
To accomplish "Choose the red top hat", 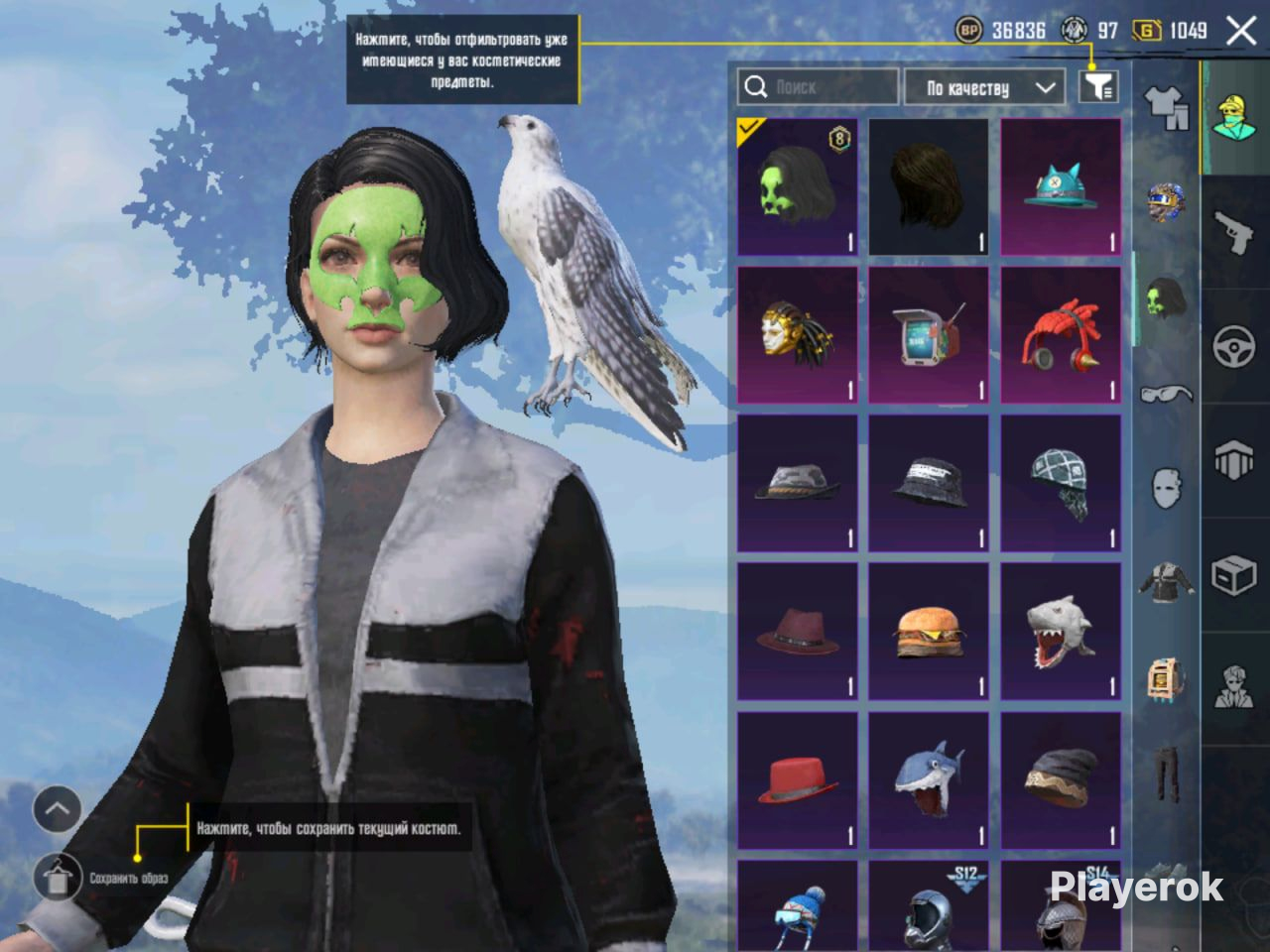I will click(798, 779).
